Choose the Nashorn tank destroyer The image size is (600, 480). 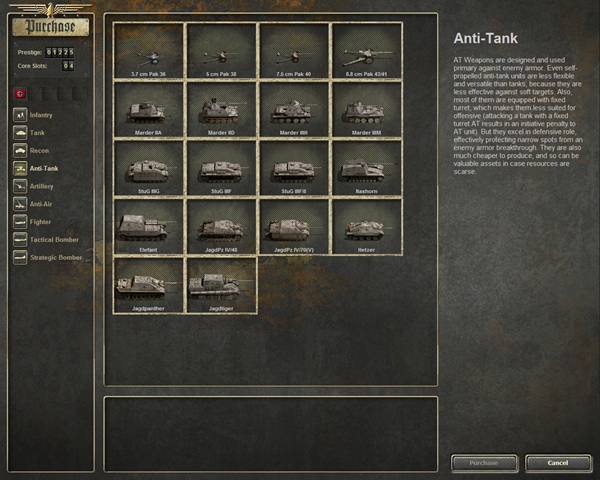[x=365, y=169]
